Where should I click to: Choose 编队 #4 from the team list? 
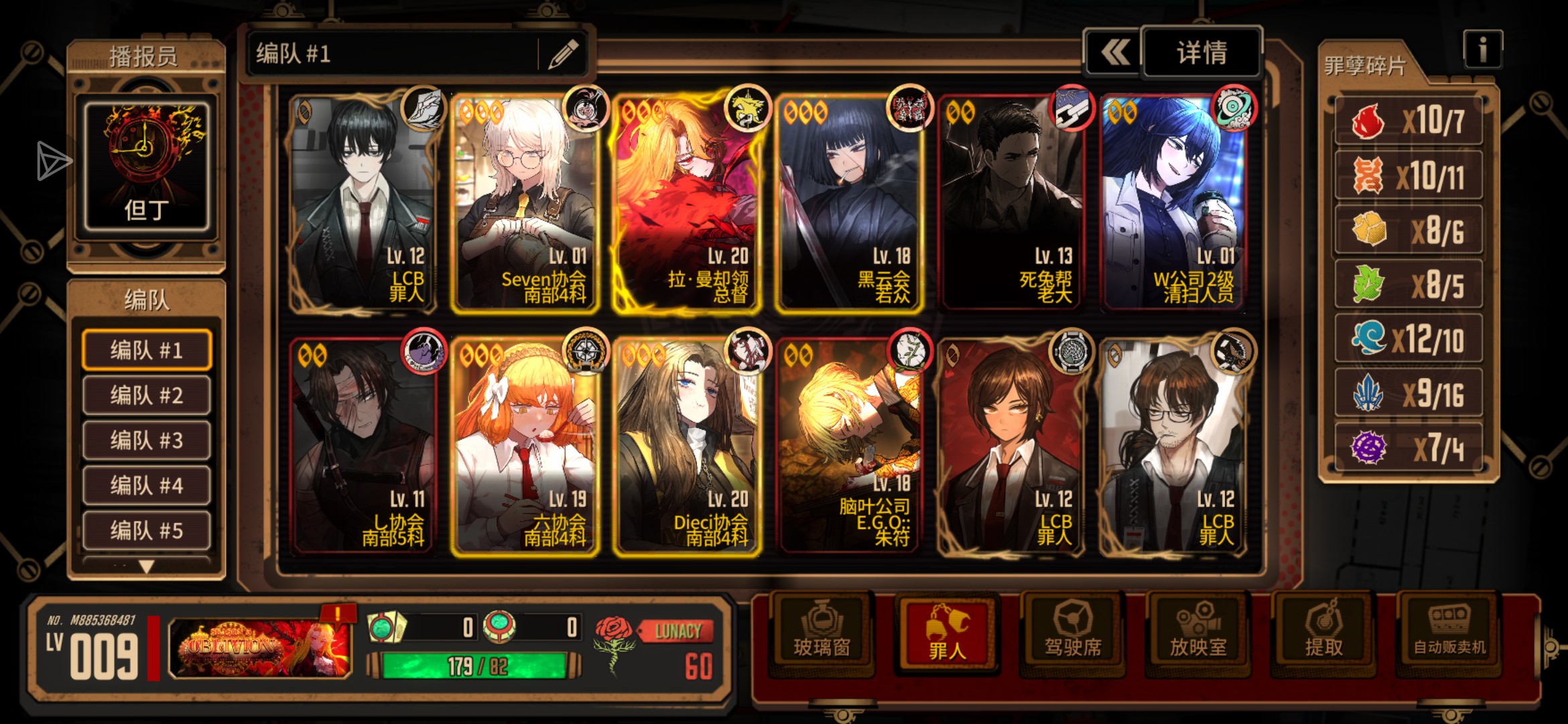click(x=146, y=485)
